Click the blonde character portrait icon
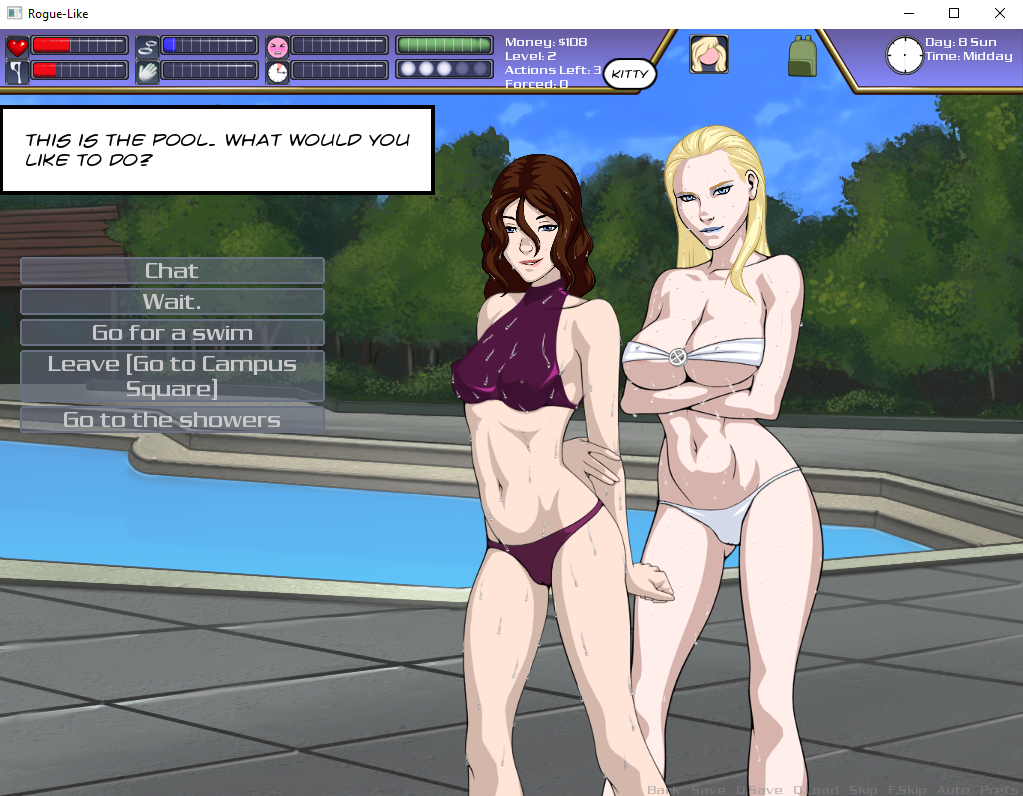The image size is (1023, 796). pos(708,54)
